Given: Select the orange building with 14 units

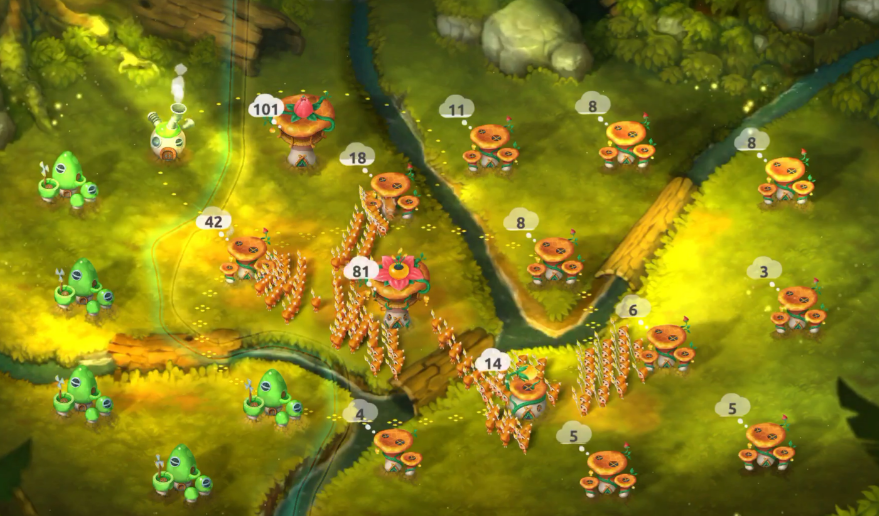Looking at the screenshot, I should pos(526,396).
